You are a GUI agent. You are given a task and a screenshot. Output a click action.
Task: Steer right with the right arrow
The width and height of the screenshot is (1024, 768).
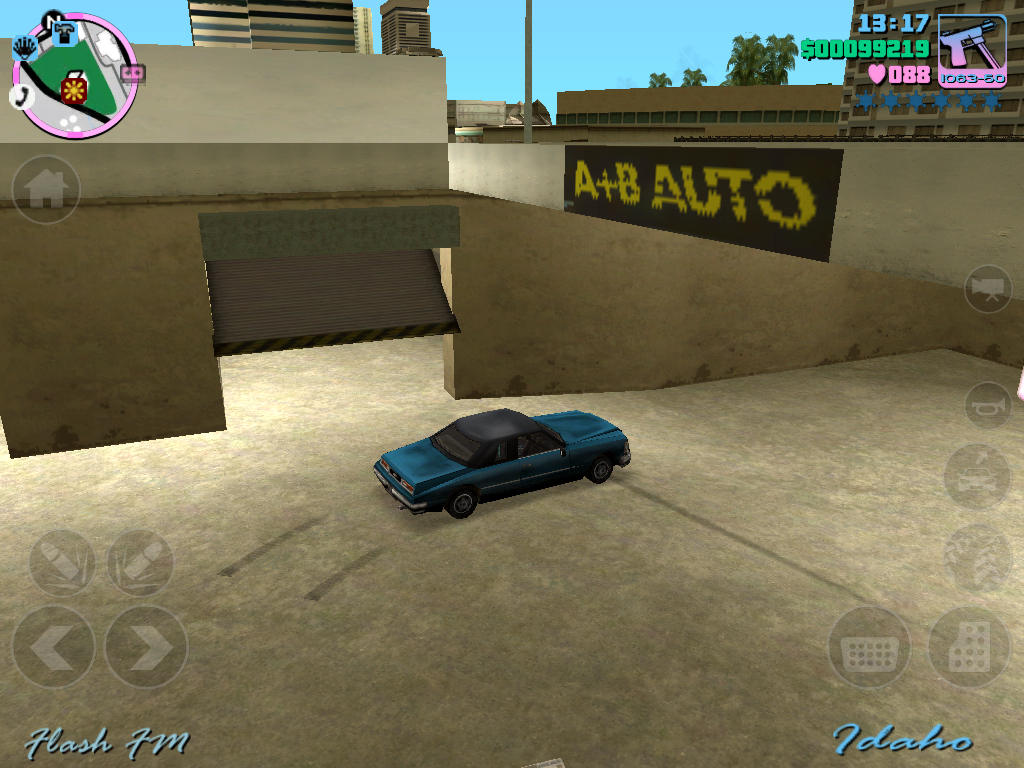click(146, 647)
